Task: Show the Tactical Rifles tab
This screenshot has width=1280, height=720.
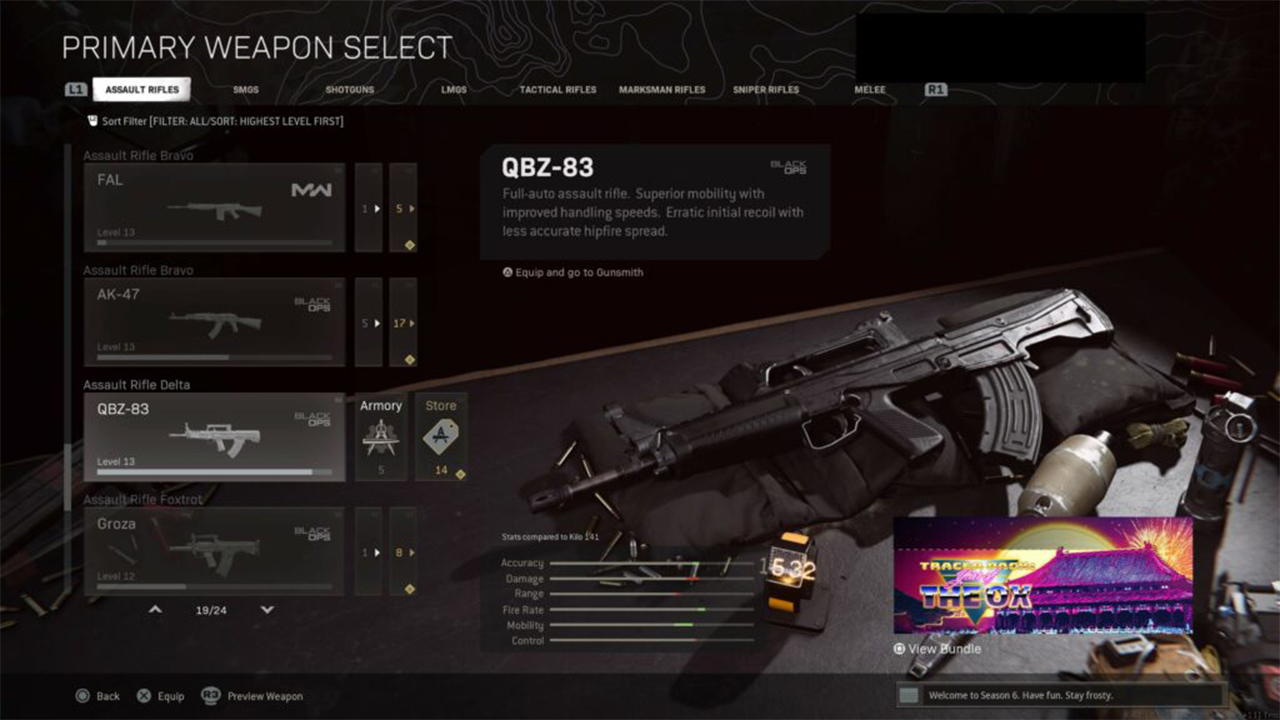Action: 558,90
